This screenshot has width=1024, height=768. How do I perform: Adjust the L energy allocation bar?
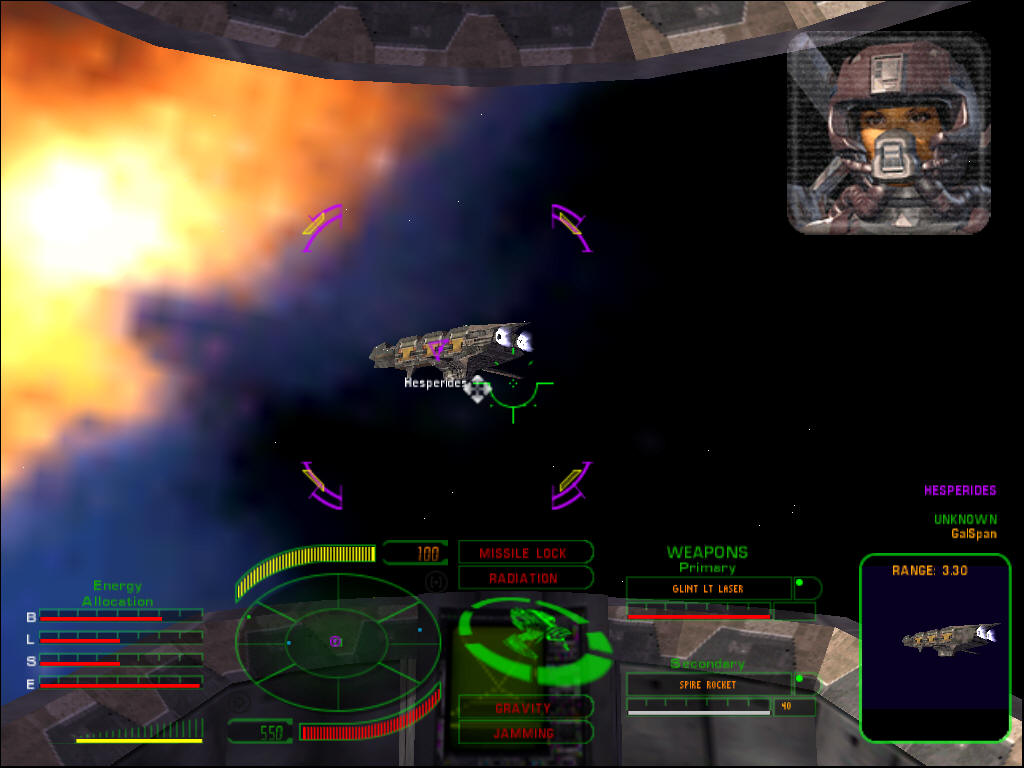tap(120, 639)
